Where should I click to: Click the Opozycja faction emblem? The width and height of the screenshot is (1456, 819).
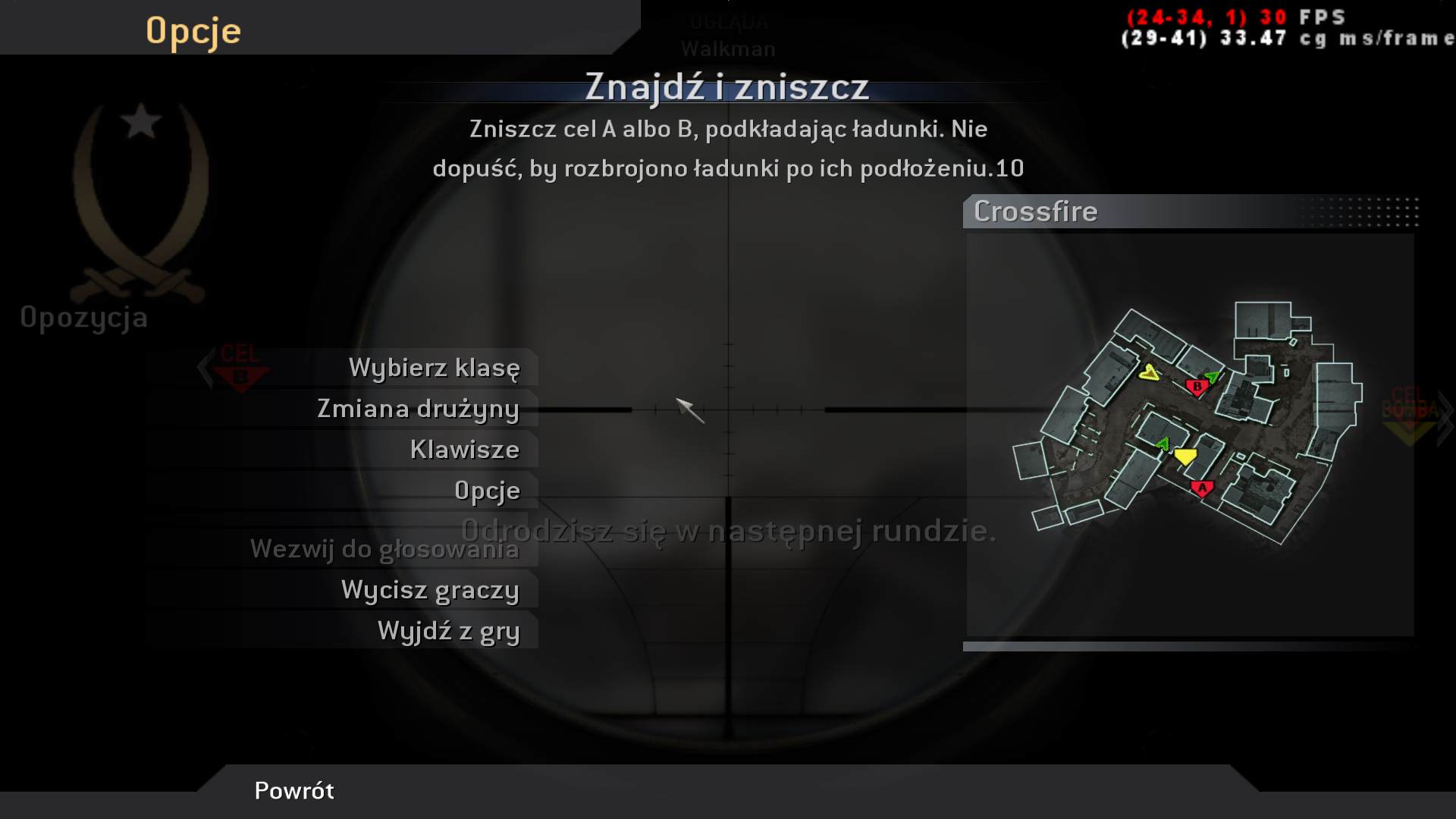point(138,197)
